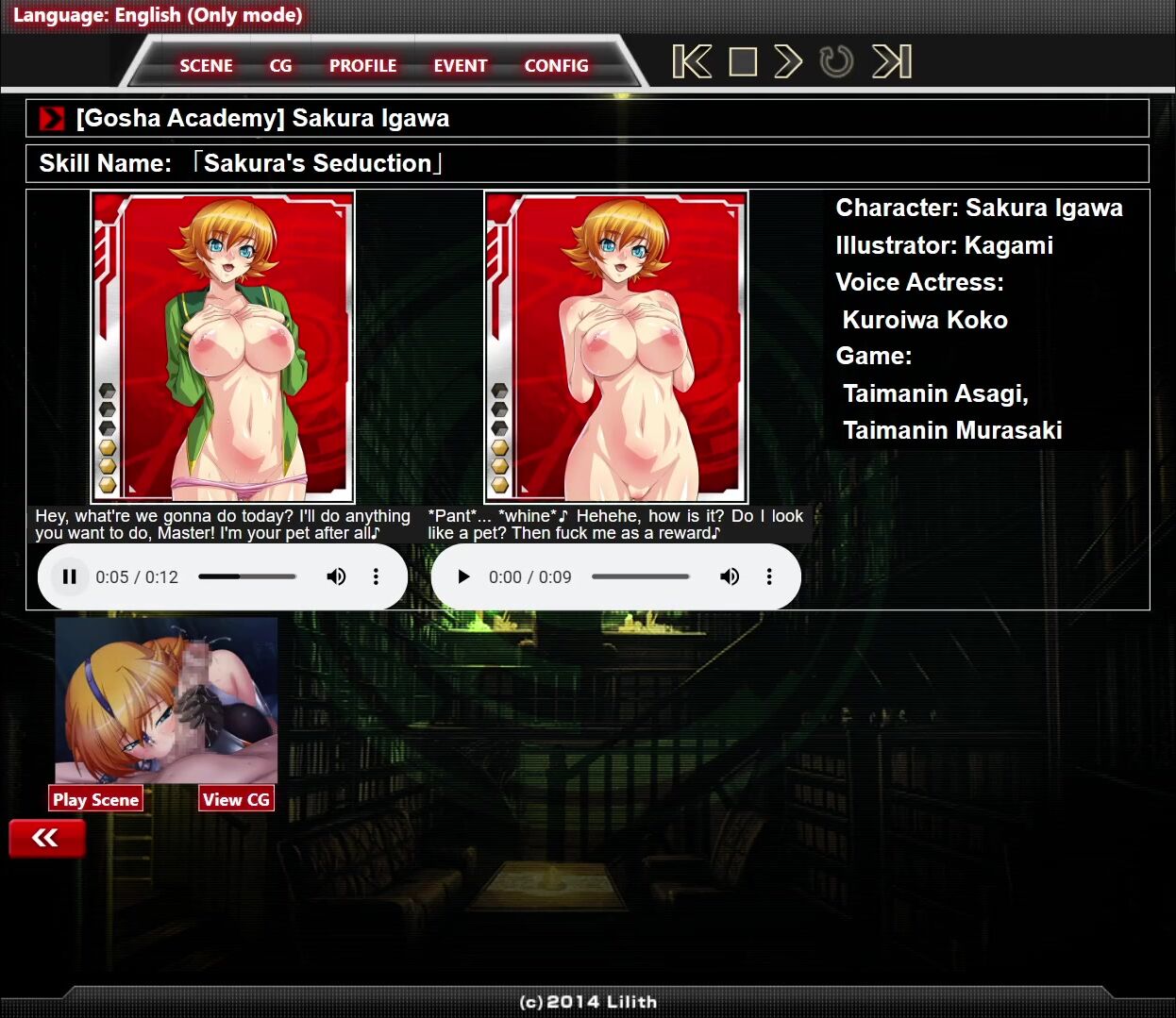
Task: Open the CONFIG tab
Action: pyautogui.click(x=556, y=65)
